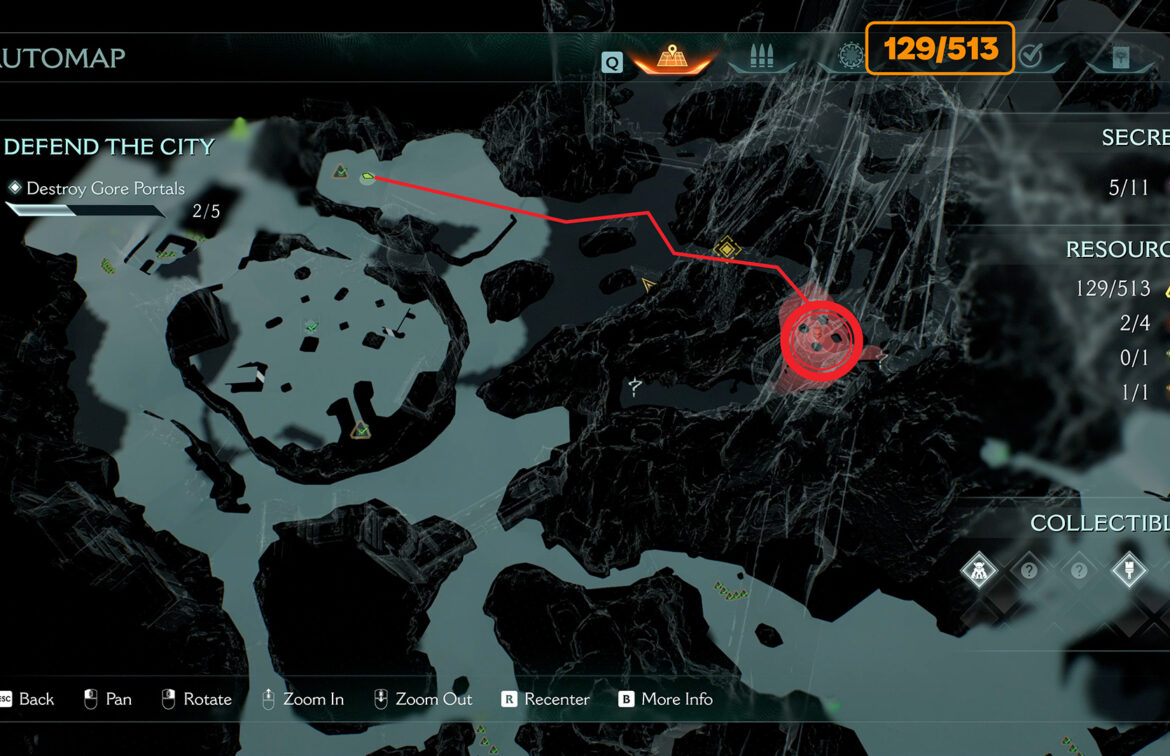Open the tab with the spiked gear icon
Image resolution: width=1170 pixels, height=756 pixels.
850,58
